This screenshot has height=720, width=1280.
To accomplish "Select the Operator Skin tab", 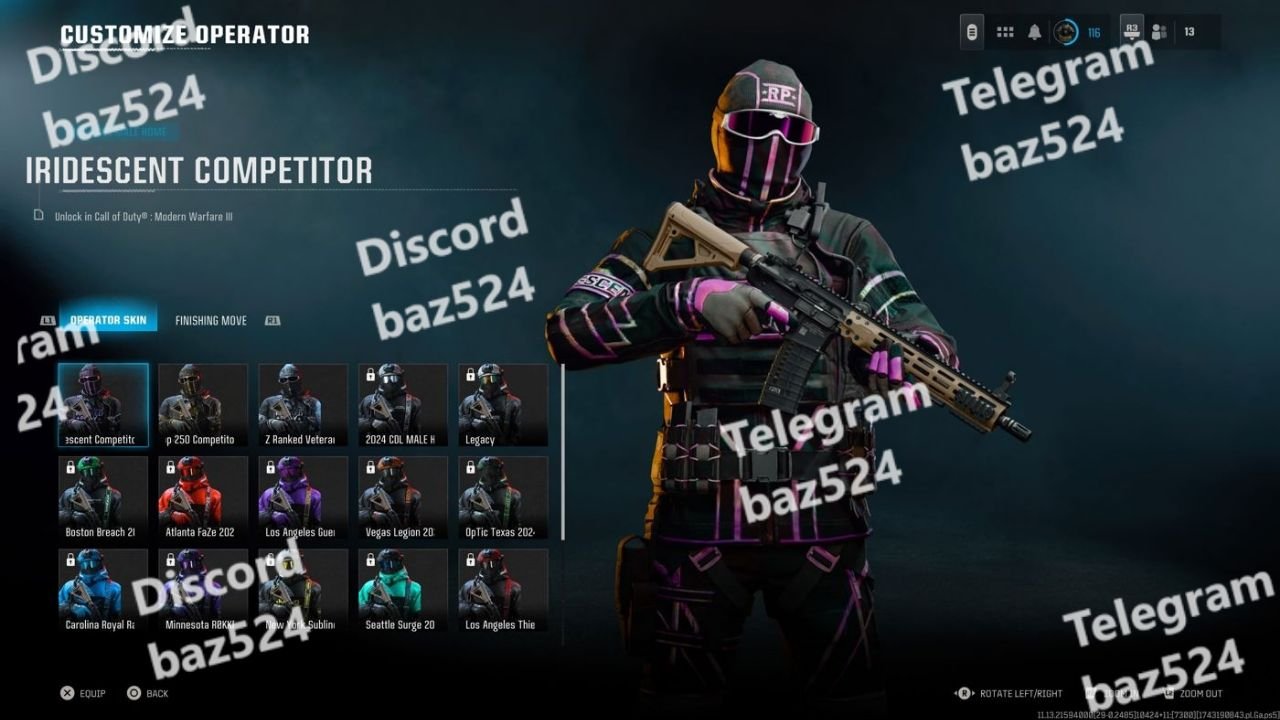I will click(108, 321).
